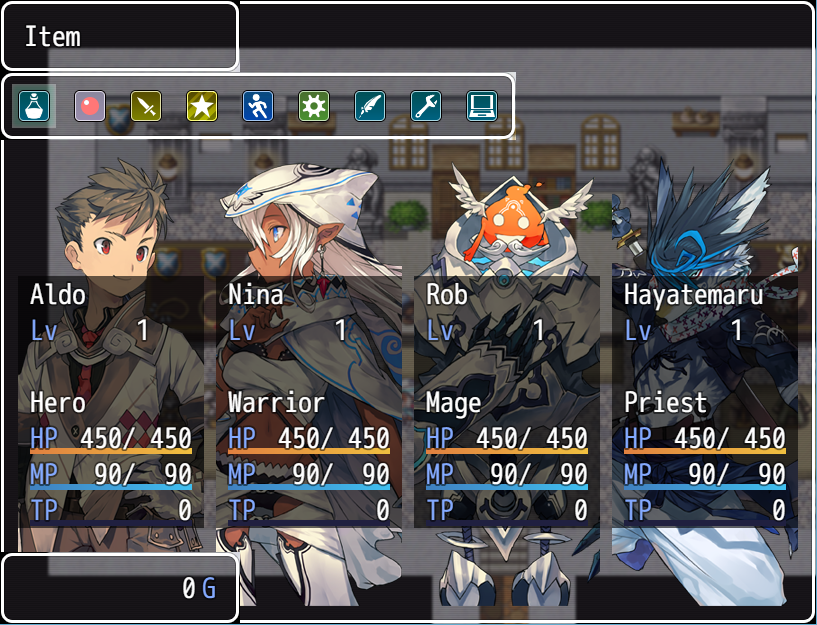Select the red orb menu icon
Image resolution: width=817 pixels, height=625 pixels.
(90, 106)
